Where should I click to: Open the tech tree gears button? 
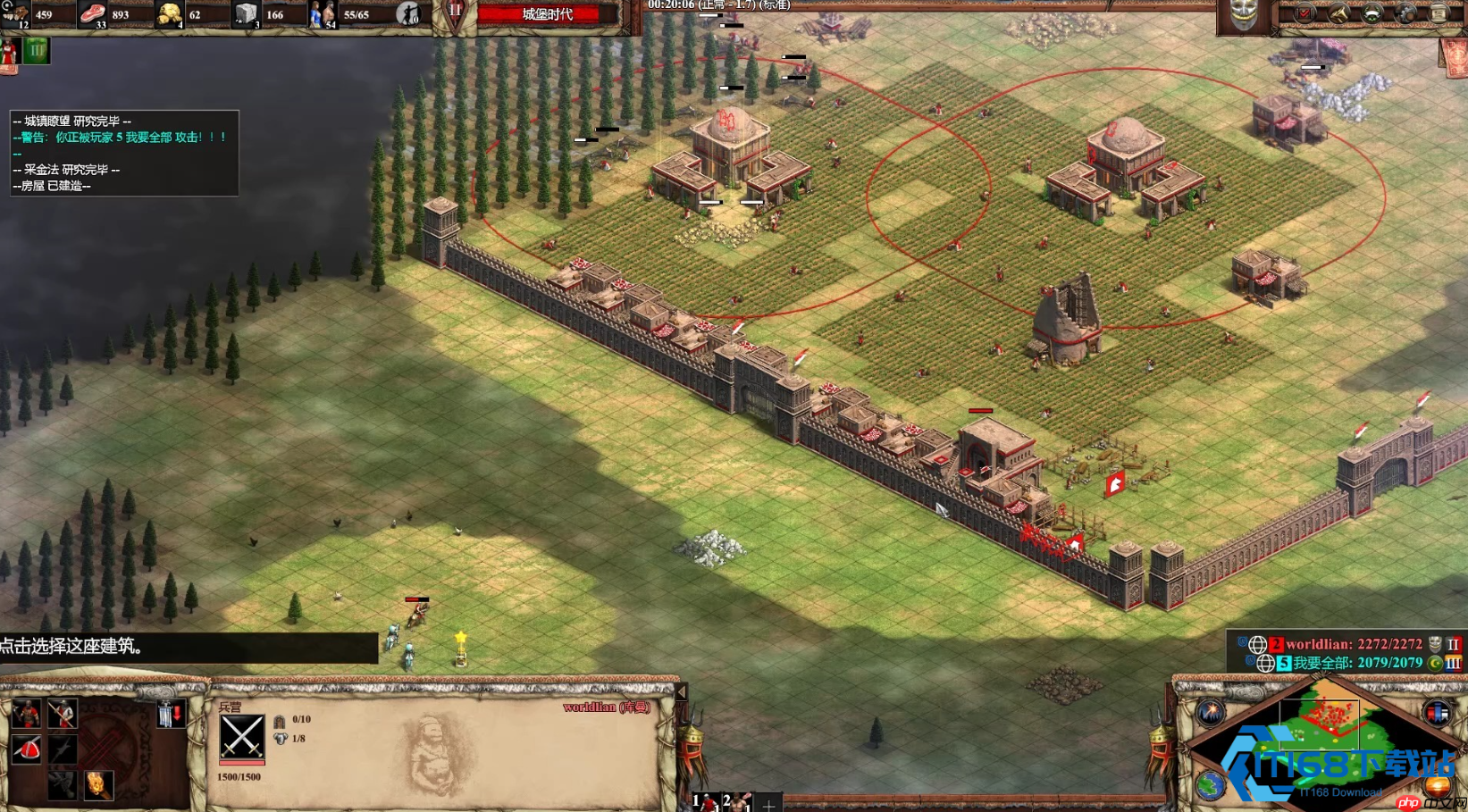click(x=1405, y=13)
